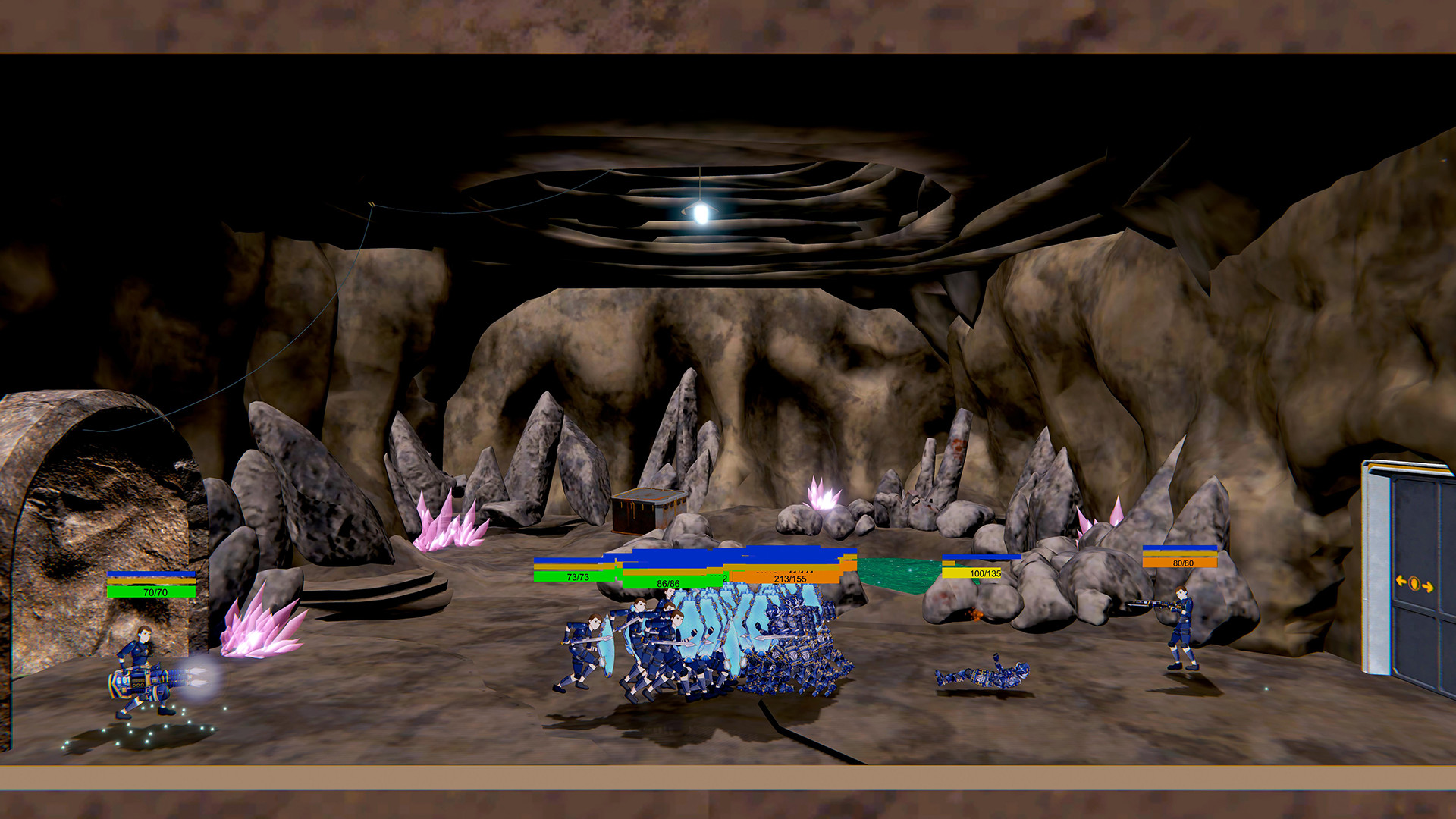
Task: Click the round portrait emblem on the elevator door
Action: [1414, 584]
